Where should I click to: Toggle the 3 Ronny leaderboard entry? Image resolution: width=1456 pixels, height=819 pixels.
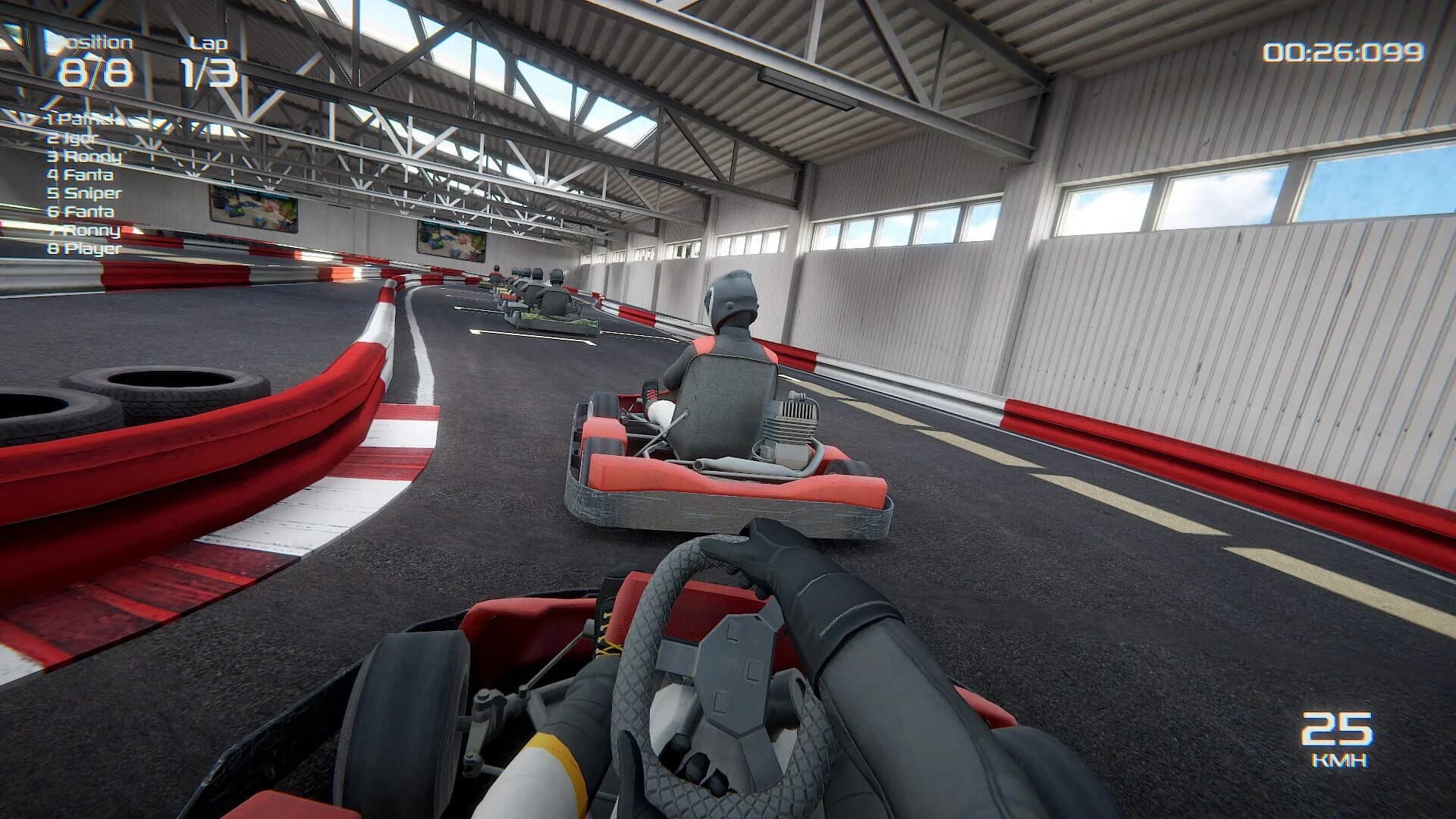pos(83,157)
